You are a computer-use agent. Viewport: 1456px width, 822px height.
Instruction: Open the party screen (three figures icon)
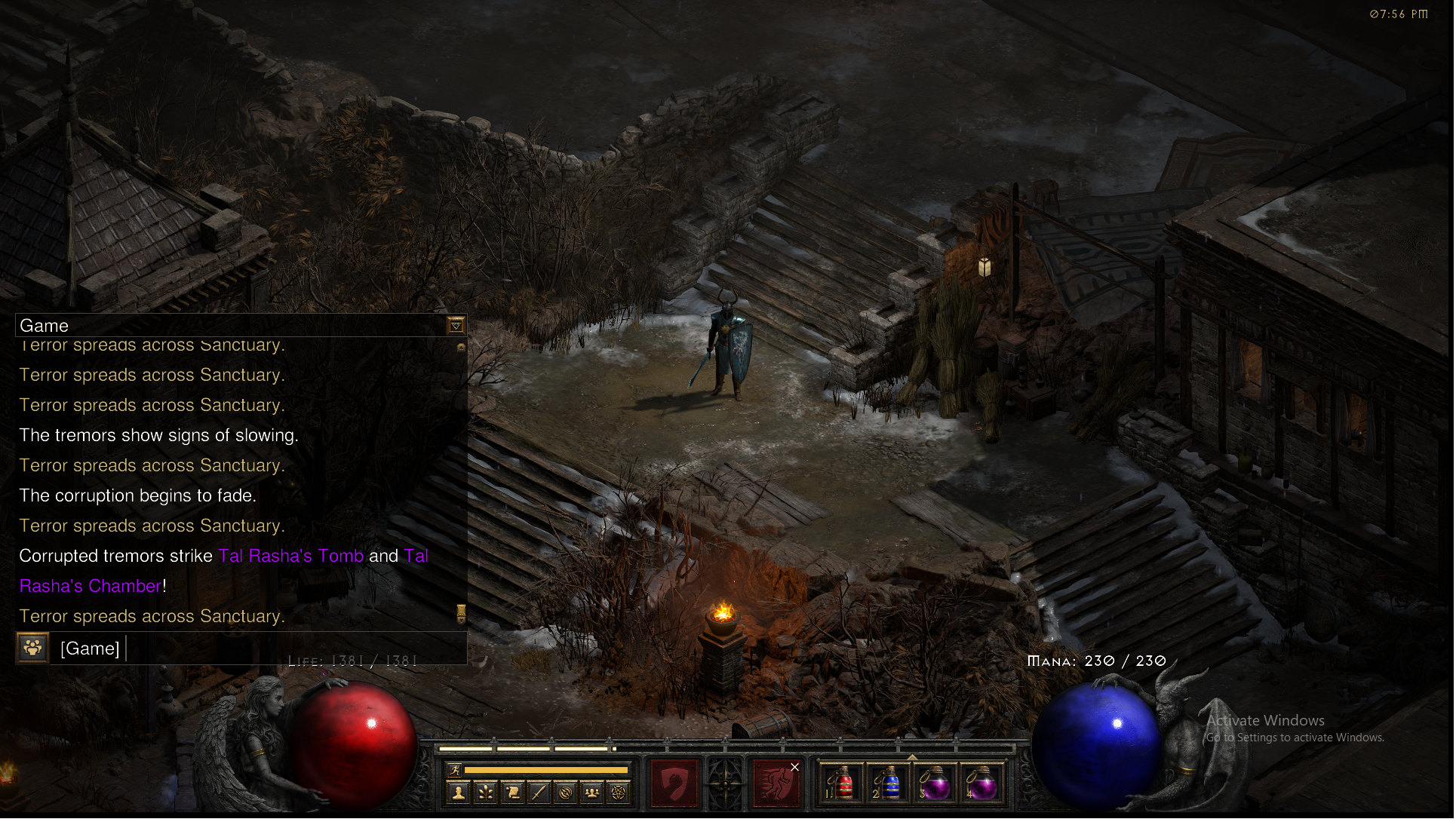tap(592, 793)
